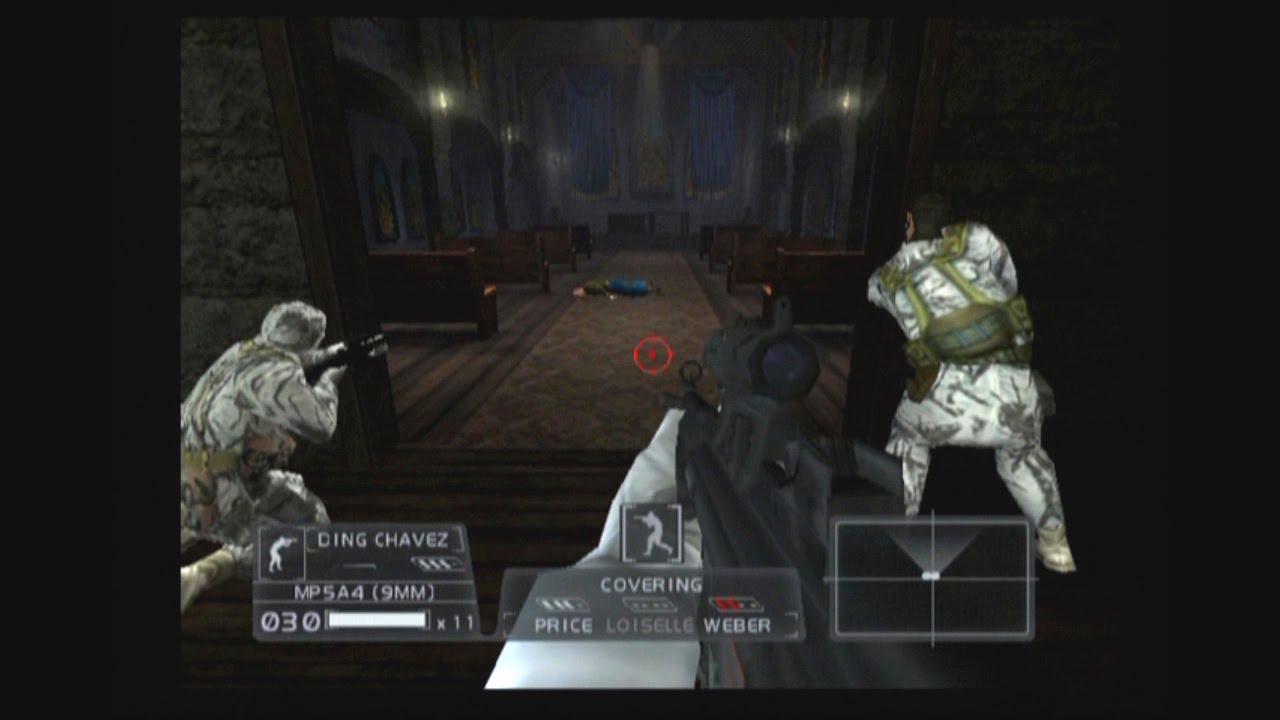Select the PRICE teammate name label

click(x=563, y=623)
